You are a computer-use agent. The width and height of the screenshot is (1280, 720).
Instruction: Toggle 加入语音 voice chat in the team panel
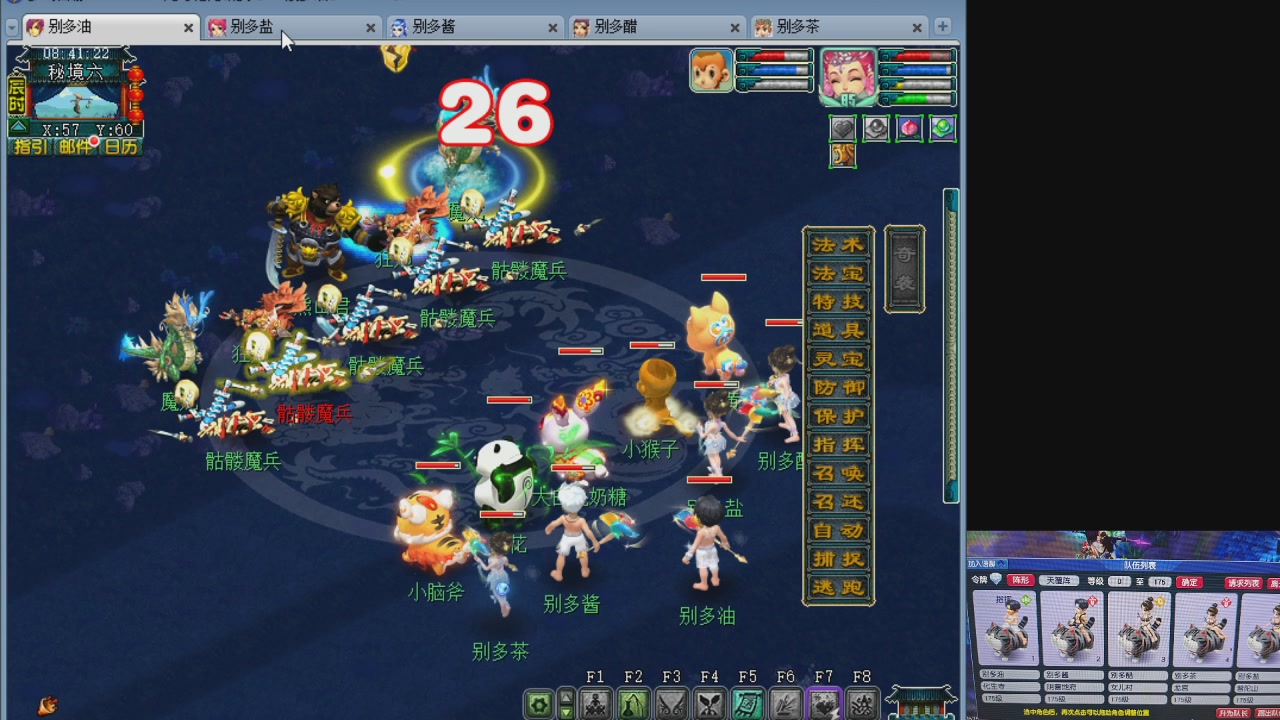[980, 564]
